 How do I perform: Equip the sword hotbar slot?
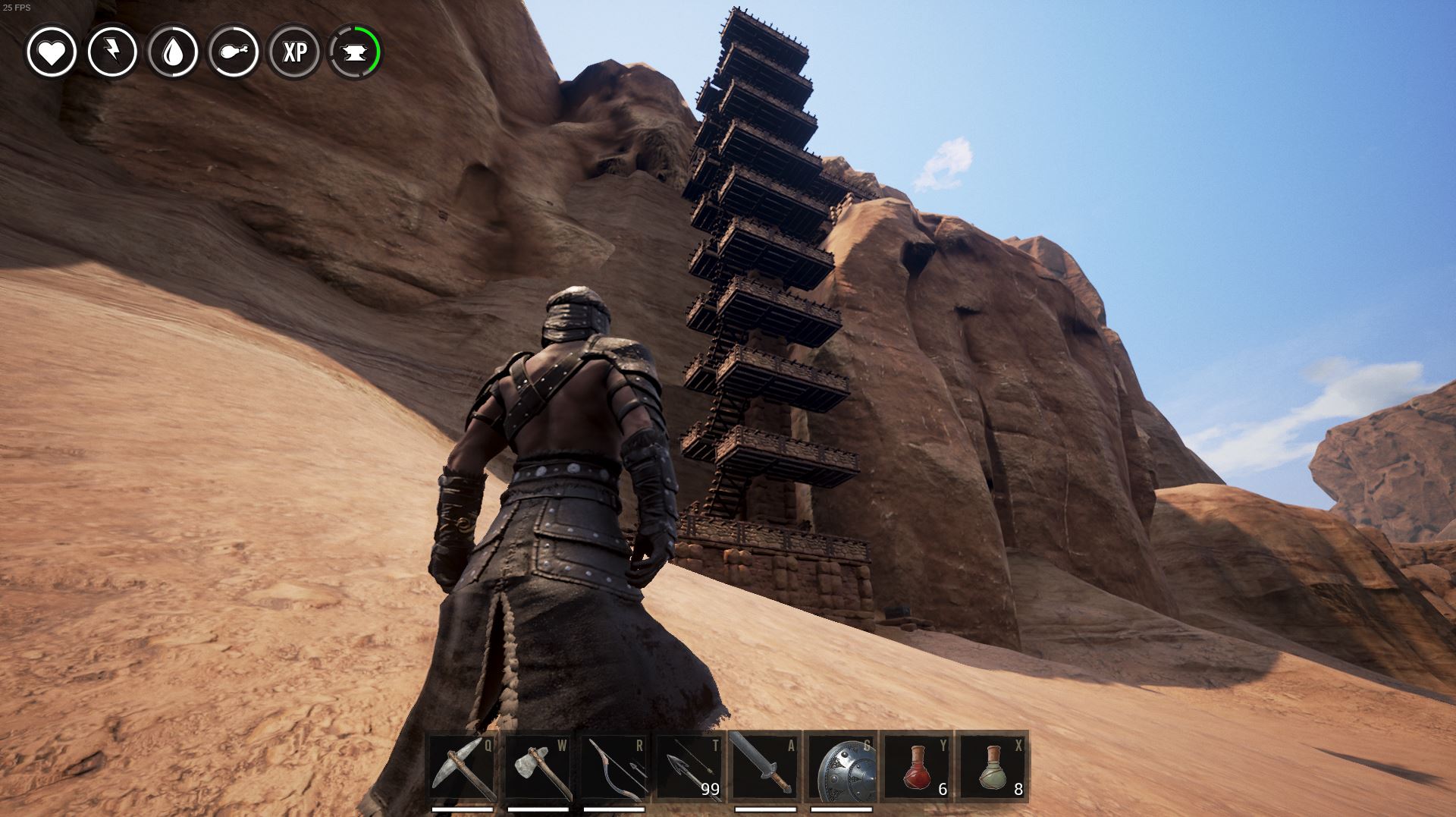[764, 768]
